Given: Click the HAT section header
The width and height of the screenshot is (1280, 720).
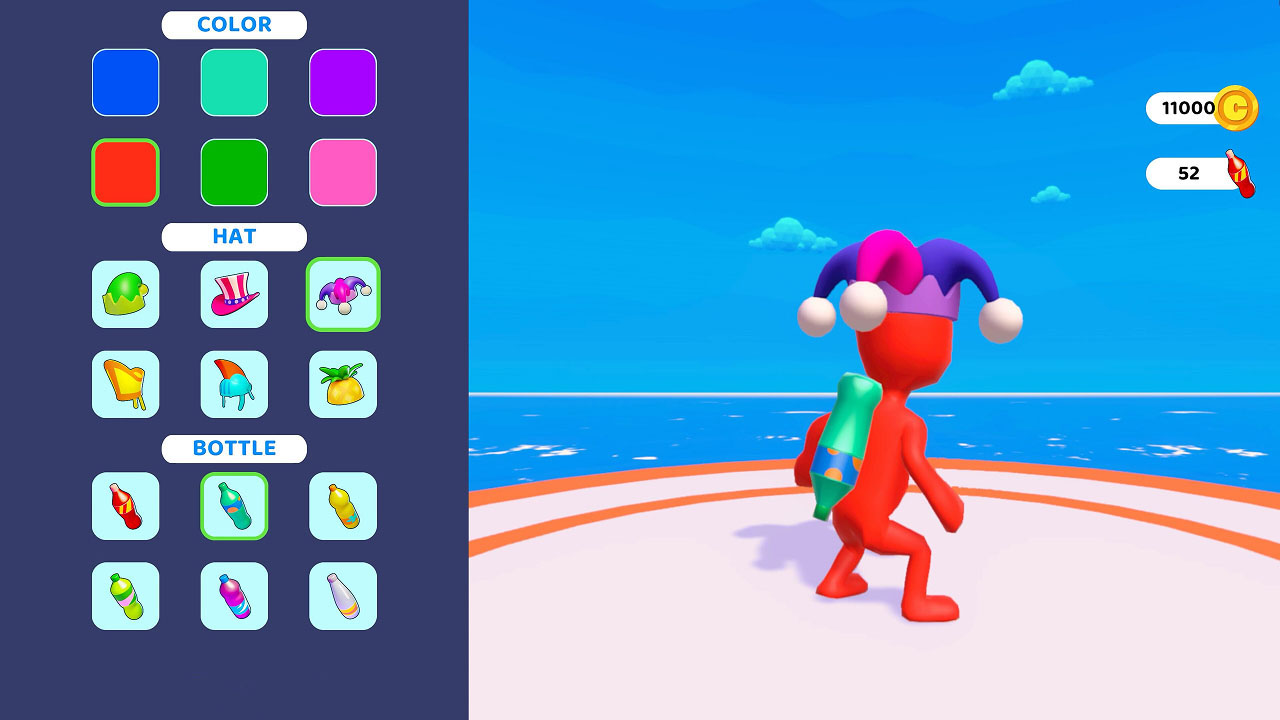Looking at the screenshot, I should pyautogui.click(x=234, y=237).
